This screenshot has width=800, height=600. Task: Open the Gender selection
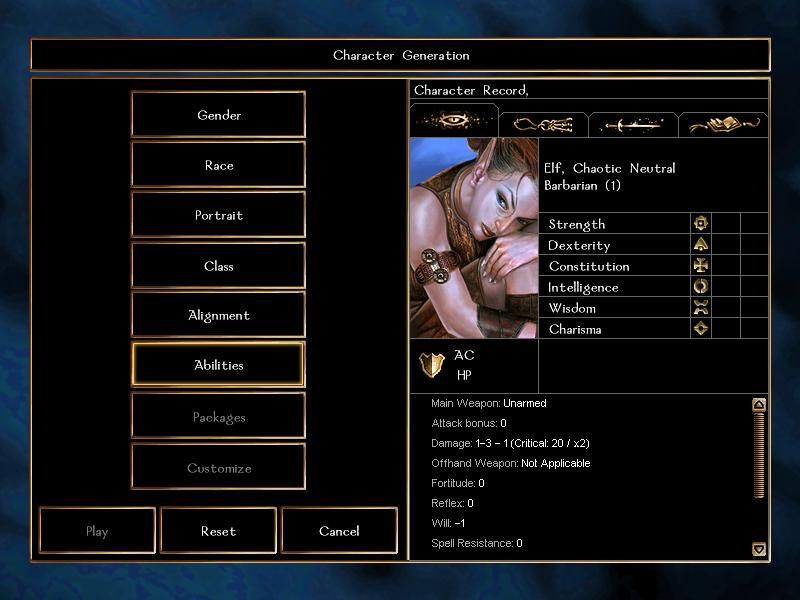pos(218,115)
